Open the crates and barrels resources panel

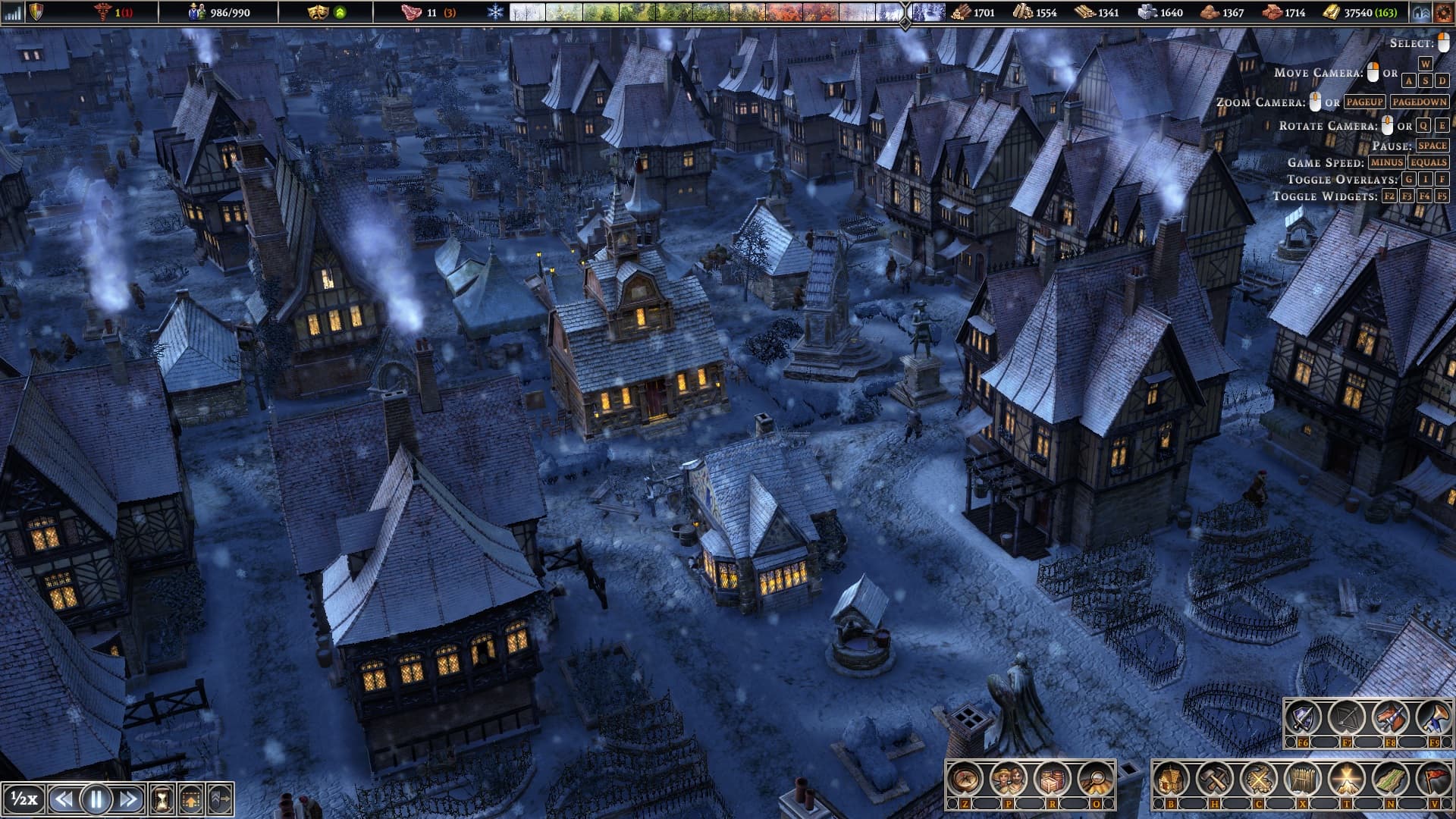[x=1052, y=779]
